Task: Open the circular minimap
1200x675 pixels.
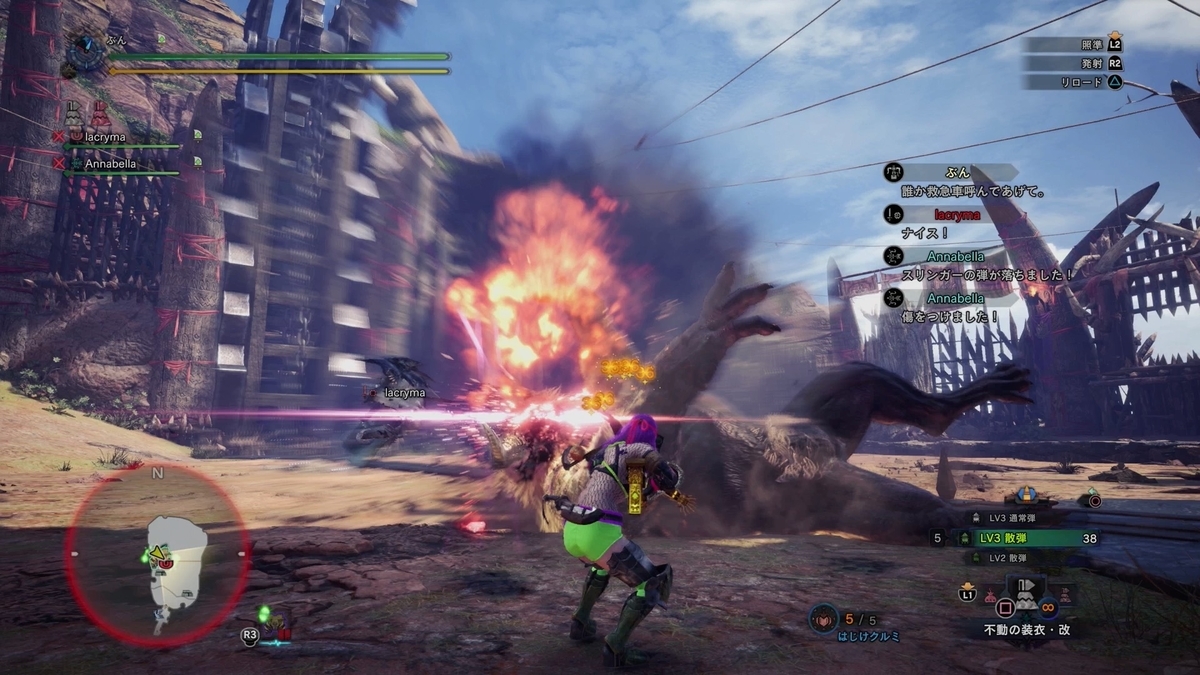Action: (x=157, y=556)
